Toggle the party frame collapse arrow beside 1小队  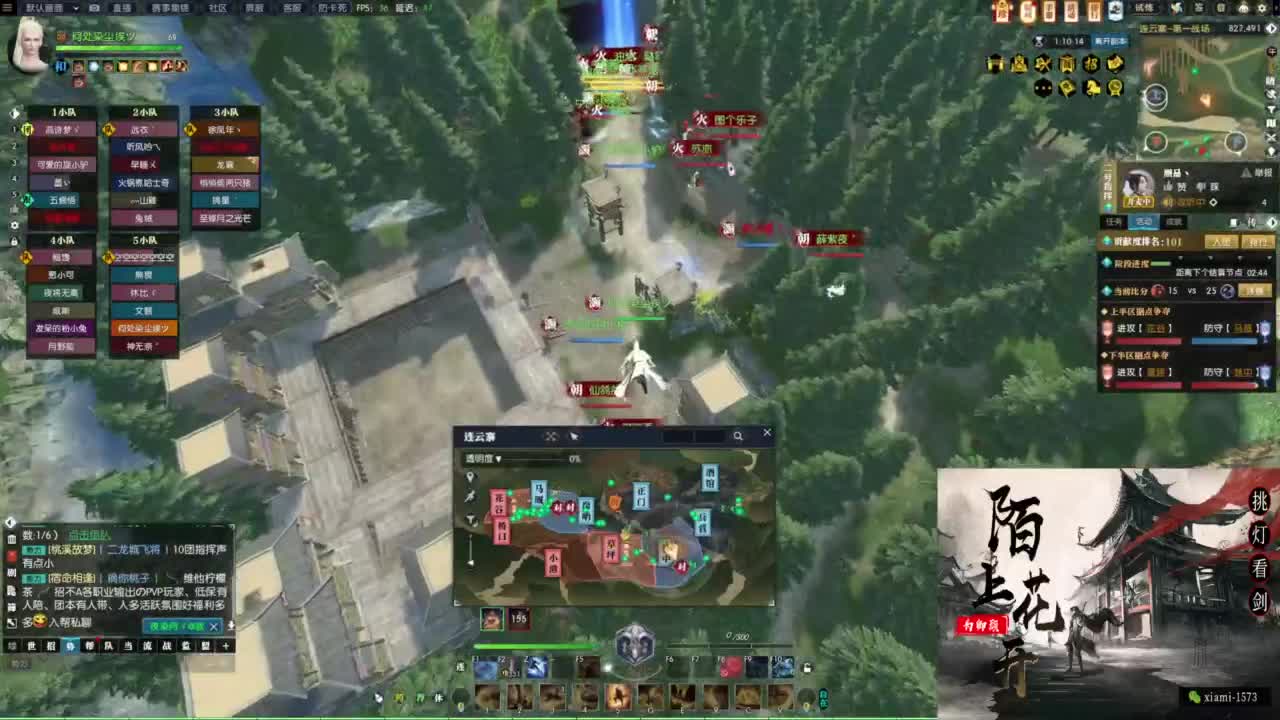(x=14, y=113)
